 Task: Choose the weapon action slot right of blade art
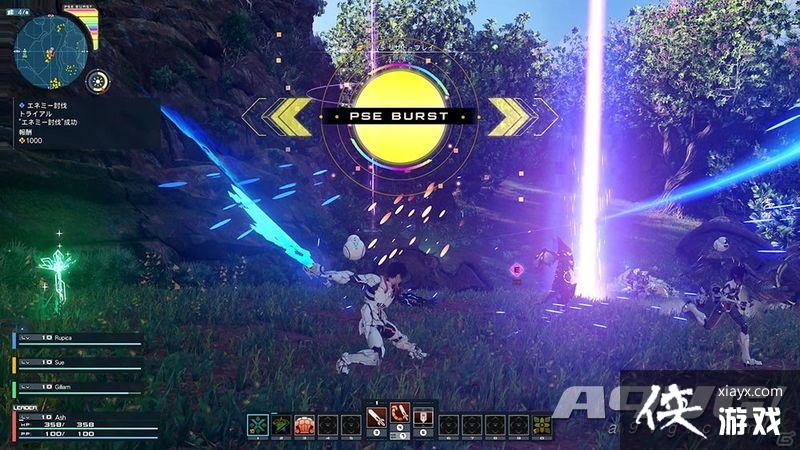point(423,417)
